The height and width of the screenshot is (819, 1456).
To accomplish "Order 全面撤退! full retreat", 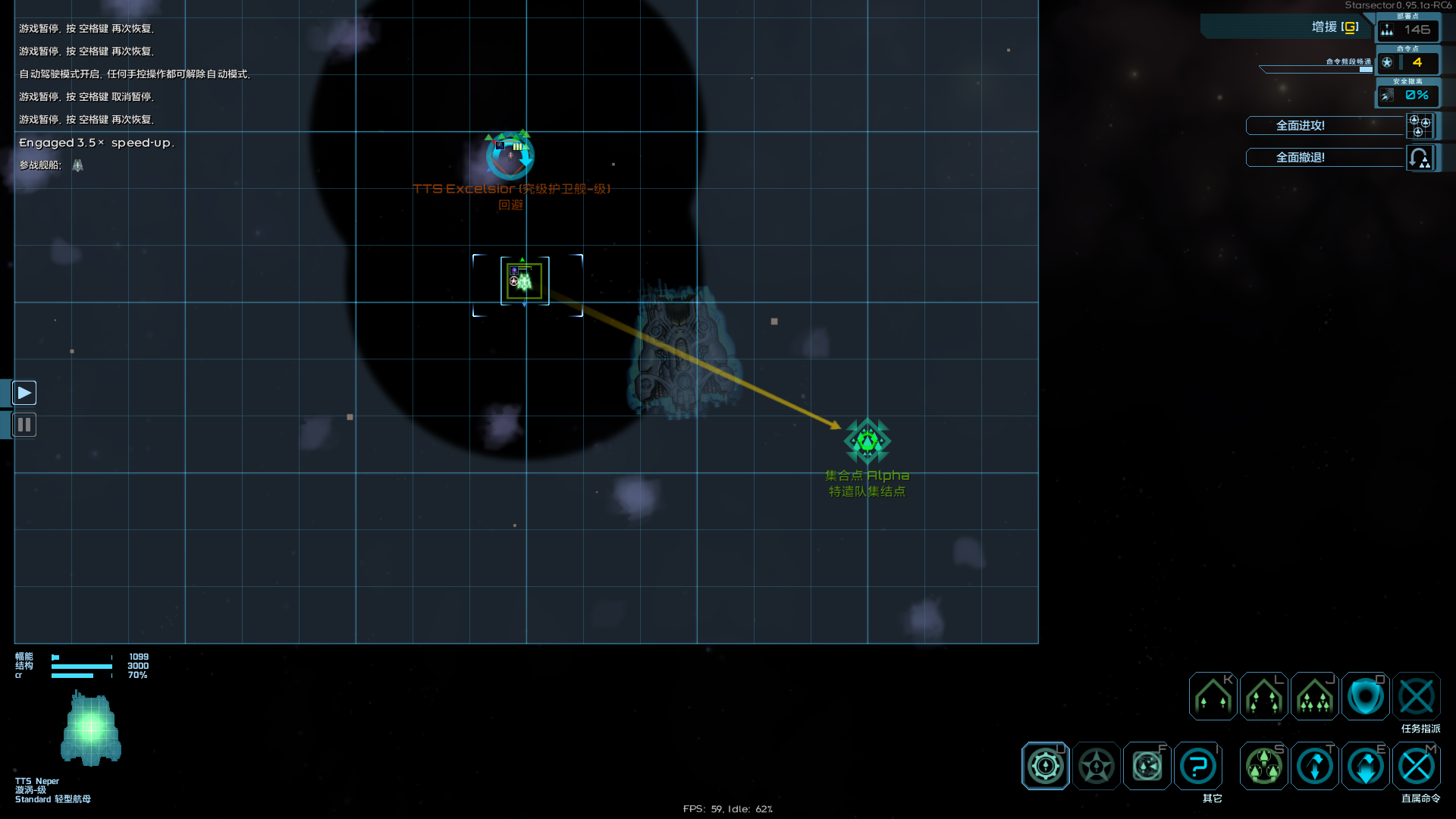I will (x=1324, y=158).
